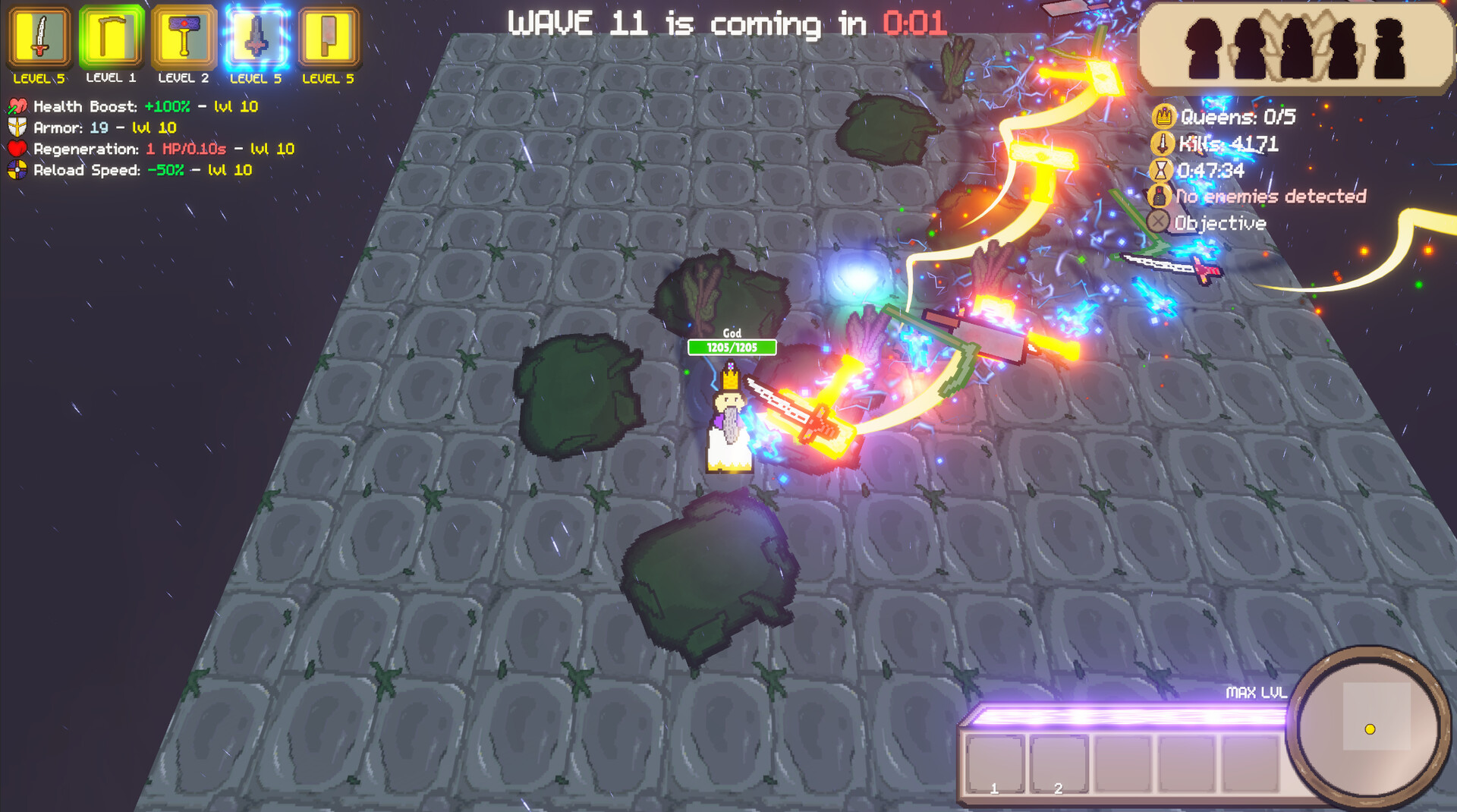Click the Queens 0/5 crown icon
1457x812 pixels.
[x=1163, y=117]
